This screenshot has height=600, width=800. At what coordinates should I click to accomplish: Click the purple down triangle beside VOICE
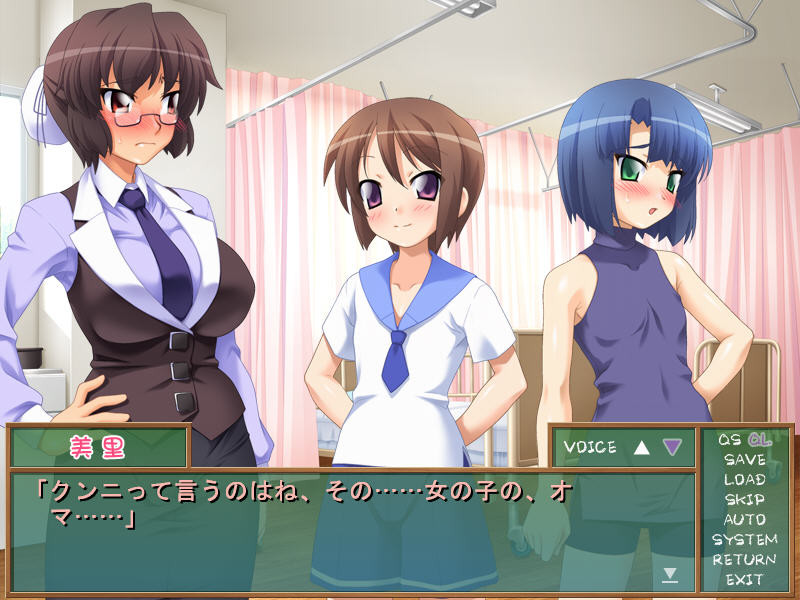click(x=672, y=447)
